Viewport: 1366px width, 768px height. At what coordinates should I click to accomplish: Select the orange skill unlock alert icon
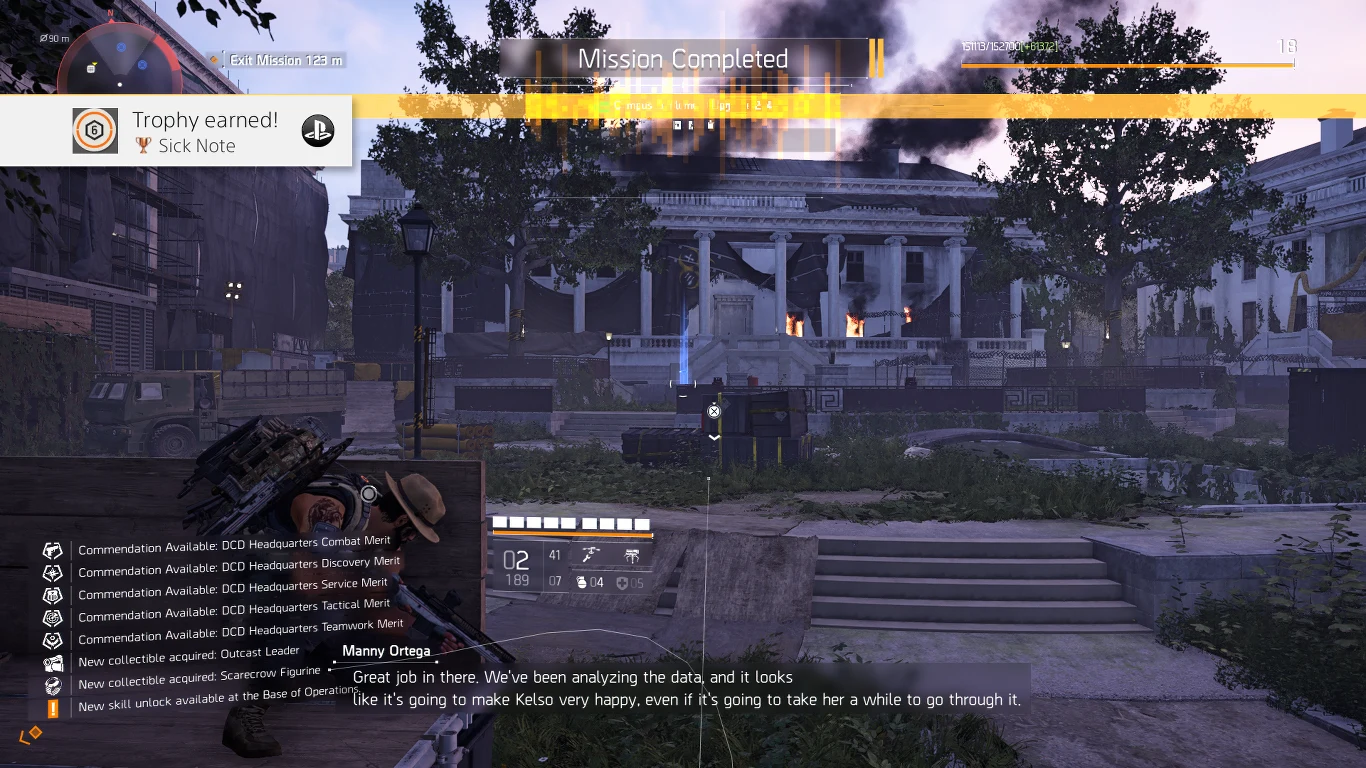tap(52, 706)
